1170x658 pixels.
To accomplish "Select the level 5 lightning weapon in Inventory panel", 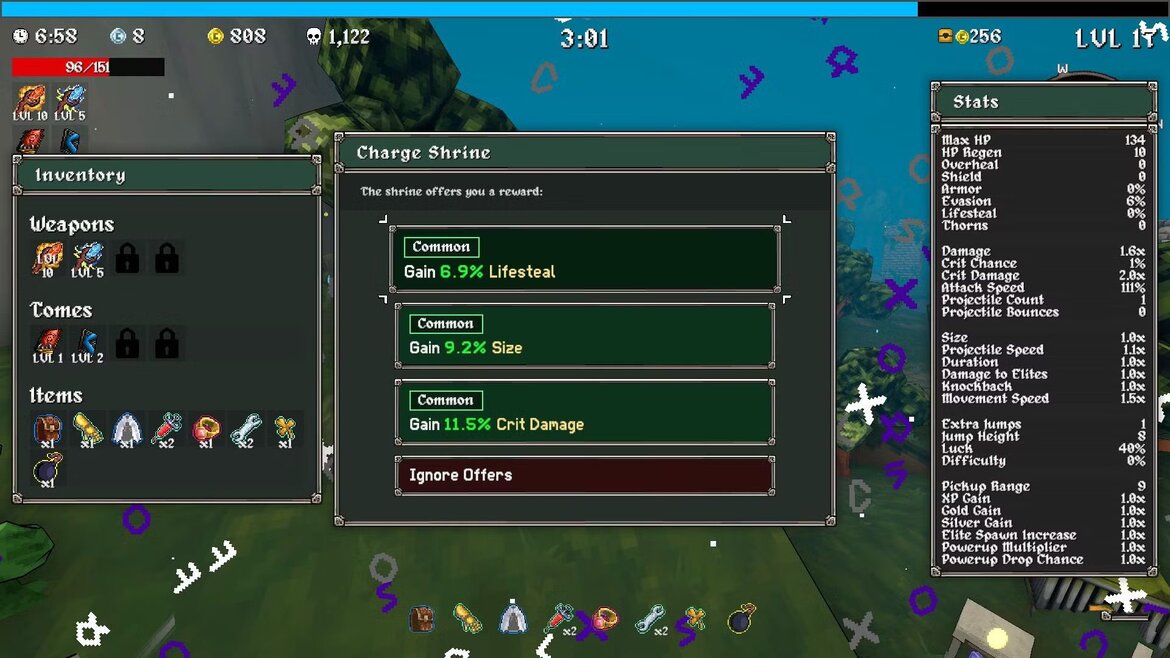I will (x=87, y=259).
